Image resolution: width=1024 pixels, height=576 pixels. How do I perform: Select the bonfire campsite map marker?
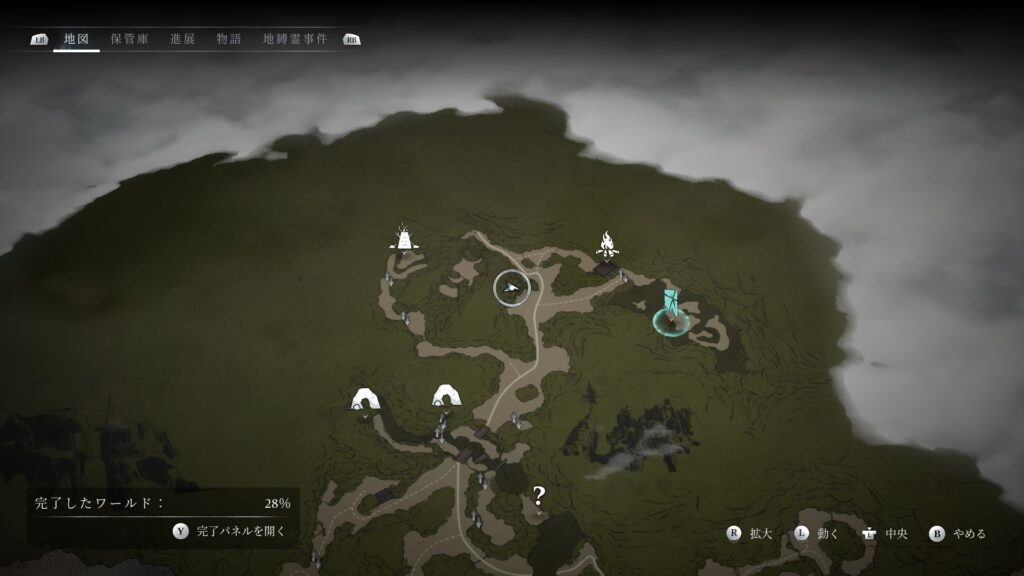(606, 243)
